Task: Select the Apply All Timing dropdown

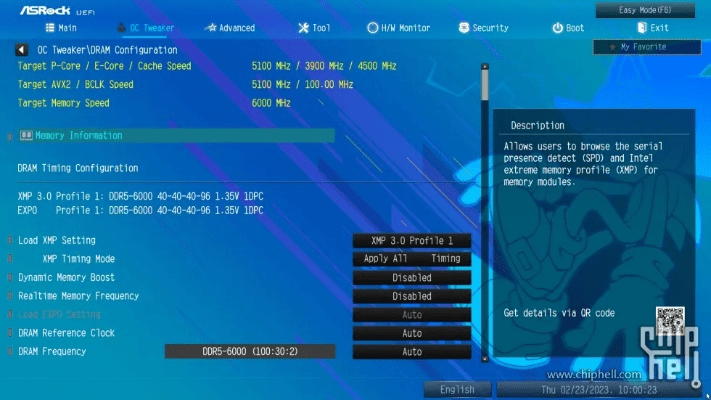Action: (x=411, y=258)
